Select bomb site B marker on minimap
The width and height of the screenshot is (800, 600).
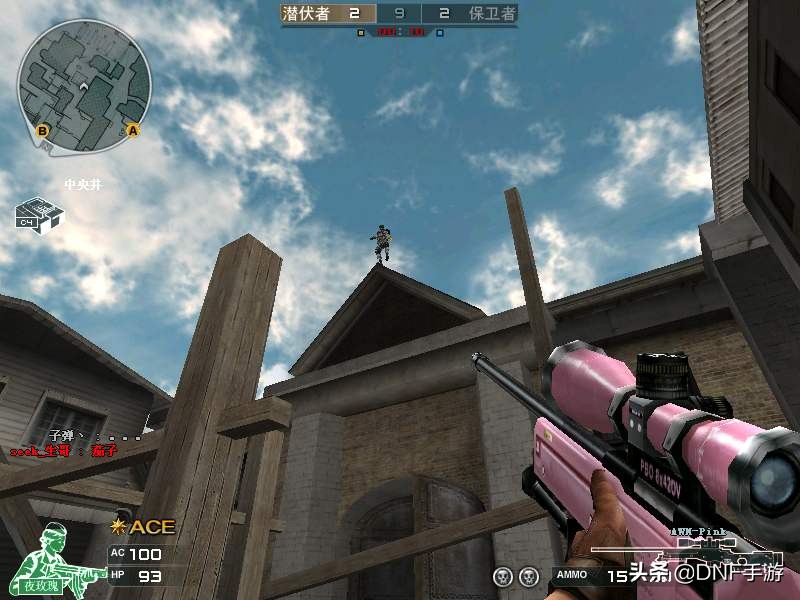click(x=43, y=130)
